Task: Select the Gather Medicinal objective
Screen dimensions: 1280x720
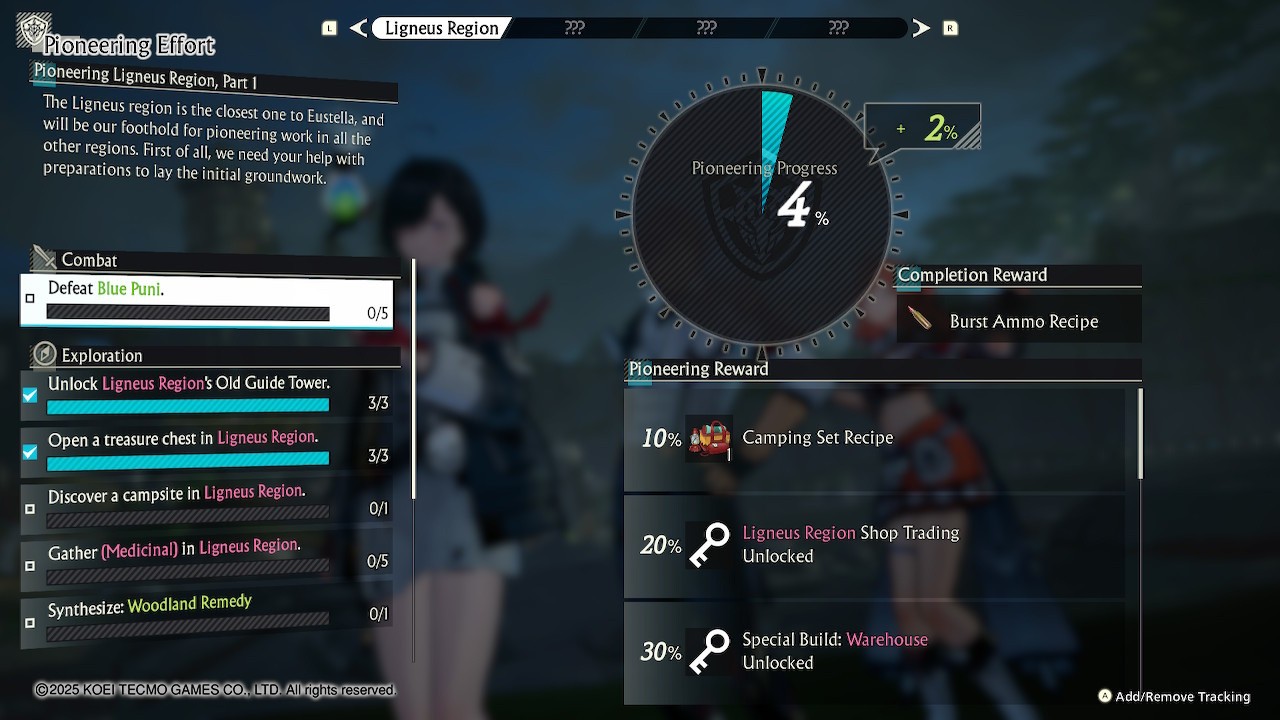Action: click(x=206, y=555)
